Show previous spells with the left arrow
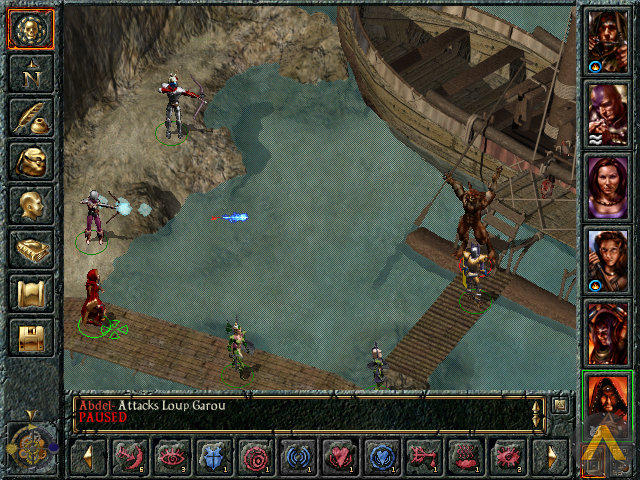 [87, 458]
